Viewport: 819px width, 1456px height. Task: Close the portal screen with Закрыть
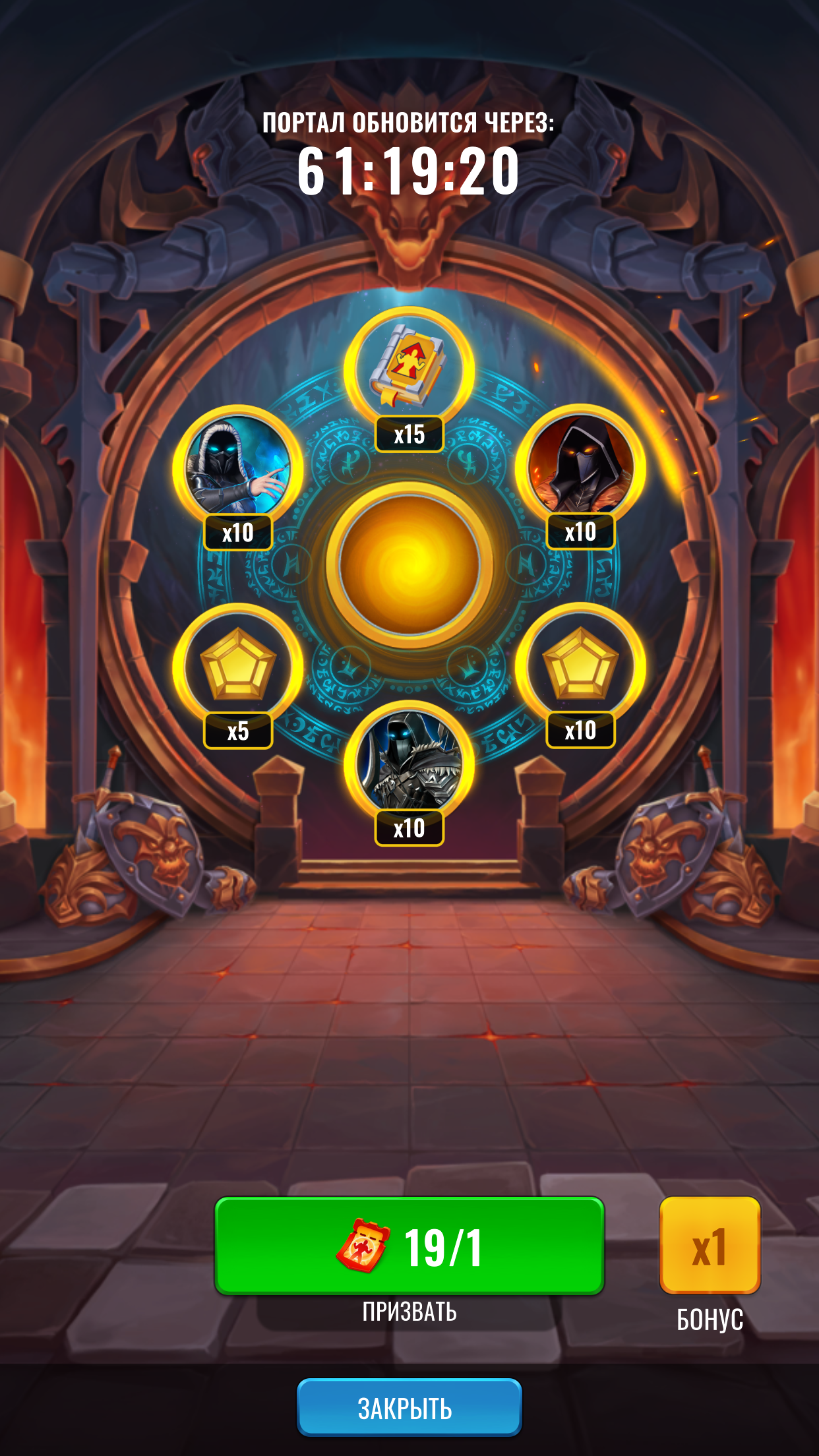click(409, 1408)
